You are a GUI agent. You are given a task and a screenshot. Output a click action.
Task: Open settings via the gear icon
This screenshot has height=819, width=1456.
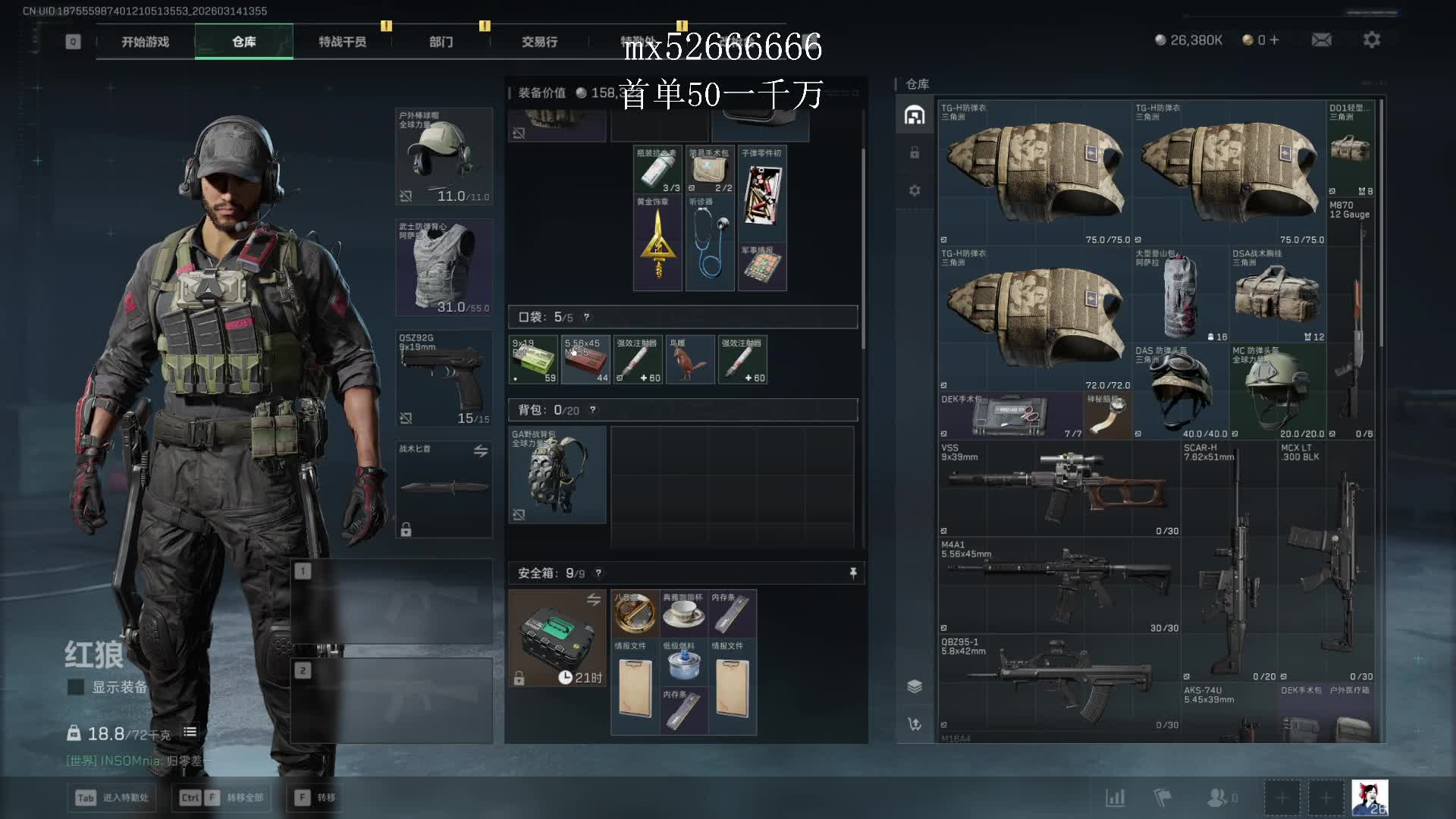1371,39
